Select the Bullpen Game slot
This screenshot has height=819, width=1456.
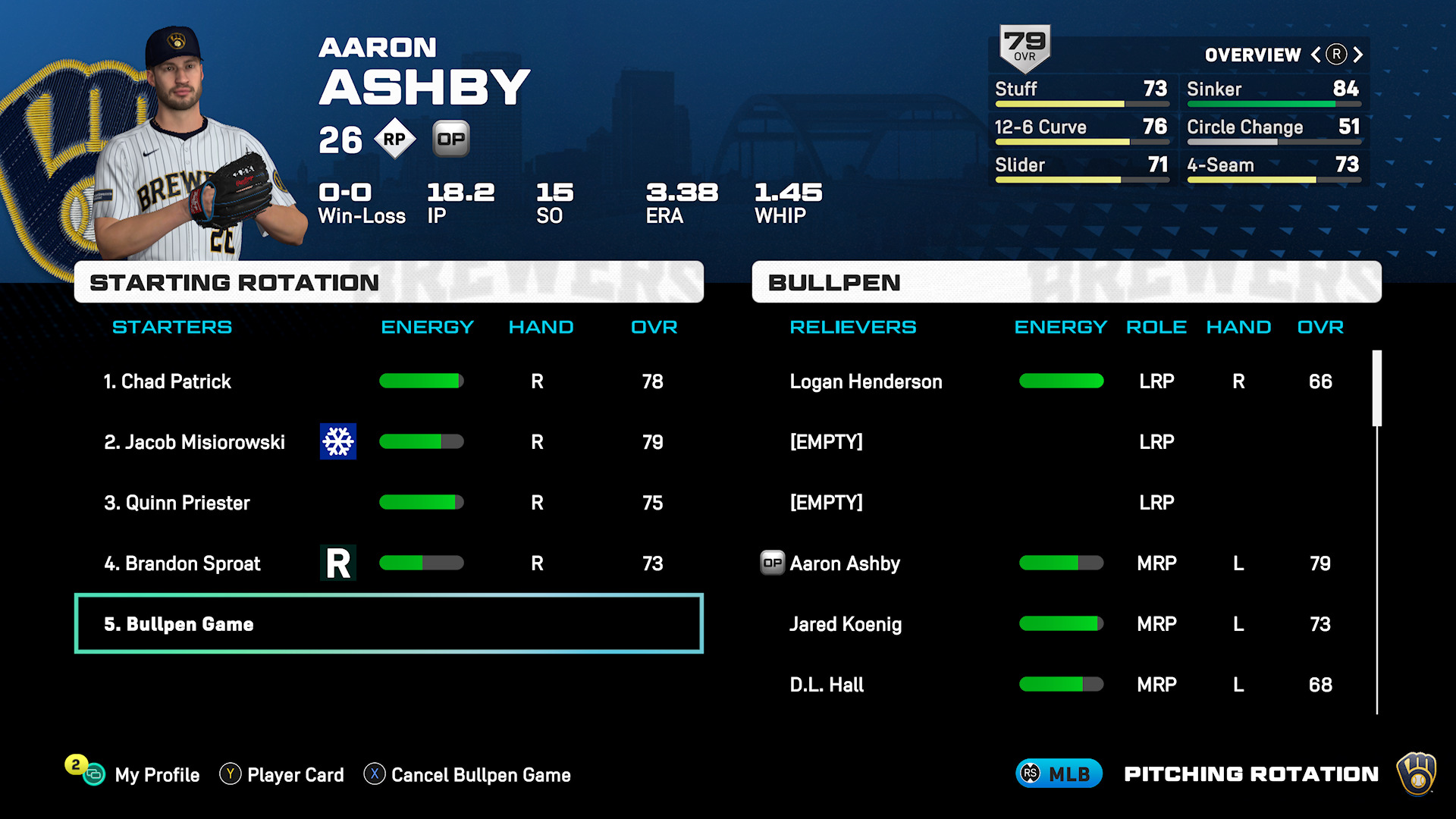[388, 624]
